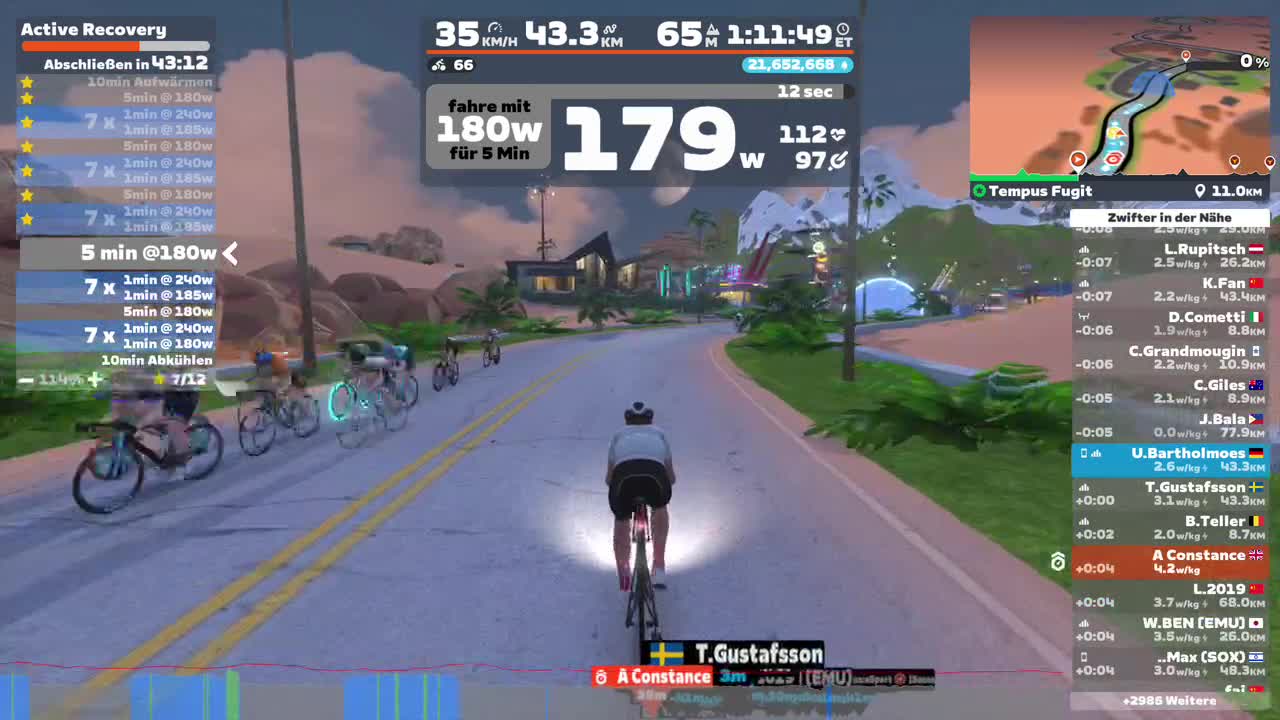Click the cadence icon beside 97

point(838,158)
